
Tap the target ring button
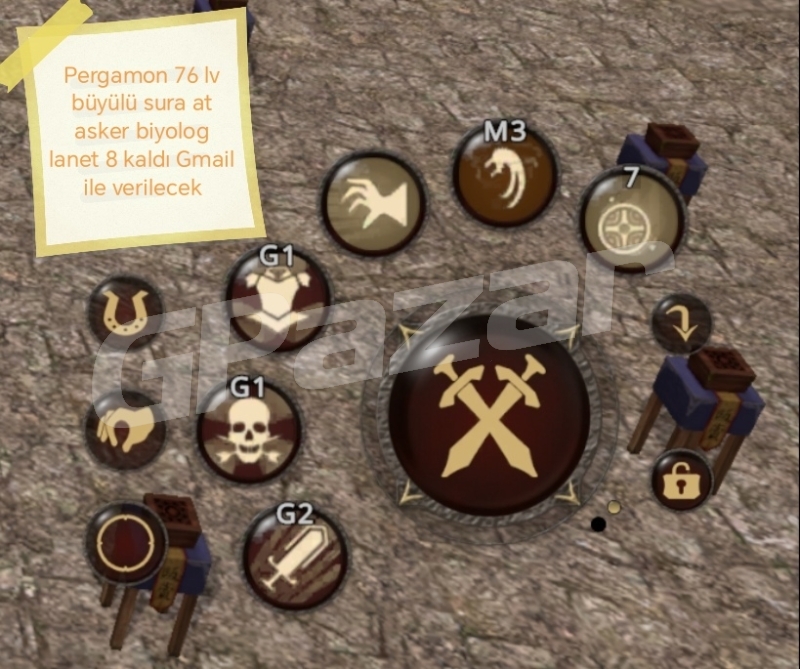pyautogui.click(x=127, y=543)
